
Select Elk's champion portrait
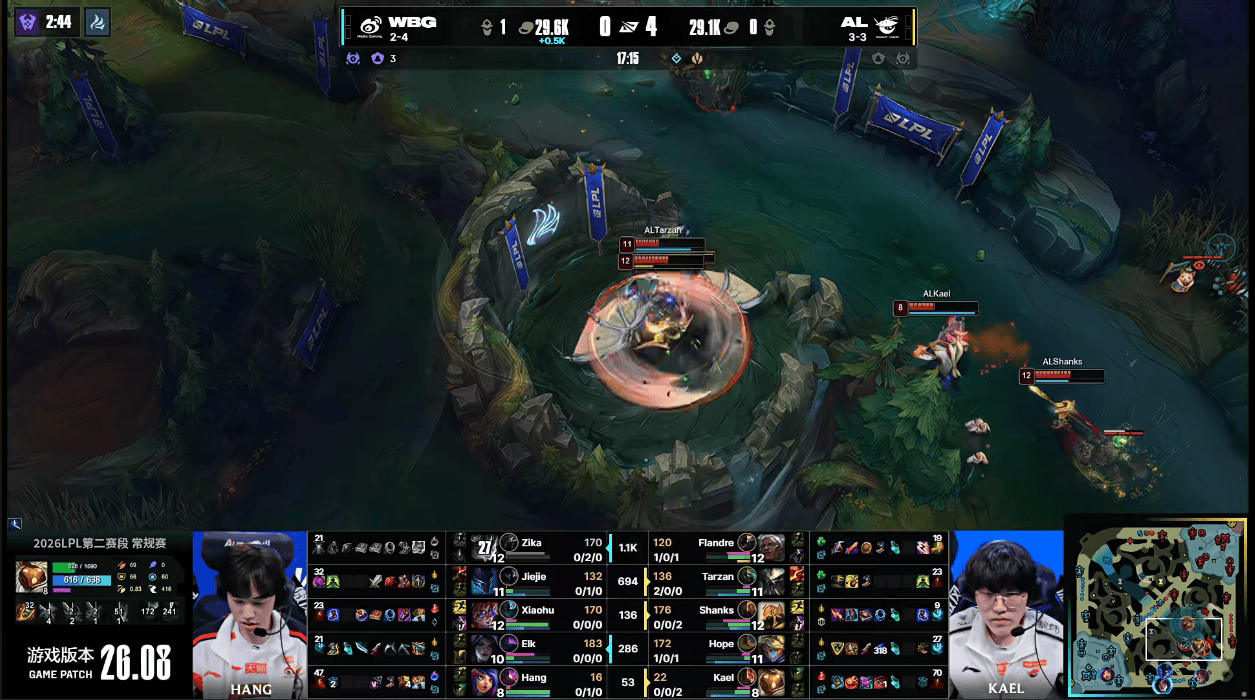483,648
